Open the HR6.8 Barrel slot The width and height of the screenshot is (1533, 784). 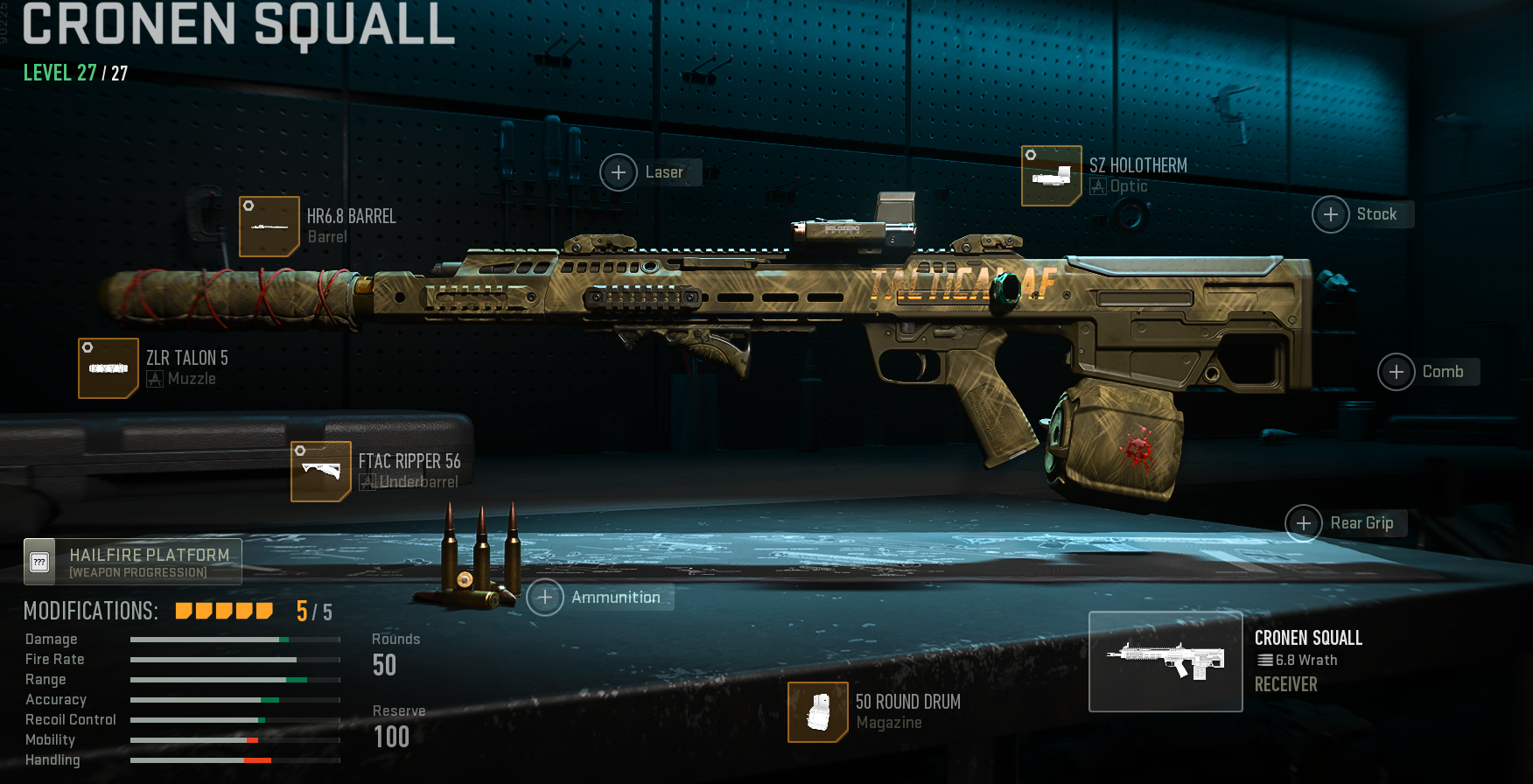[x=269, y=227]
